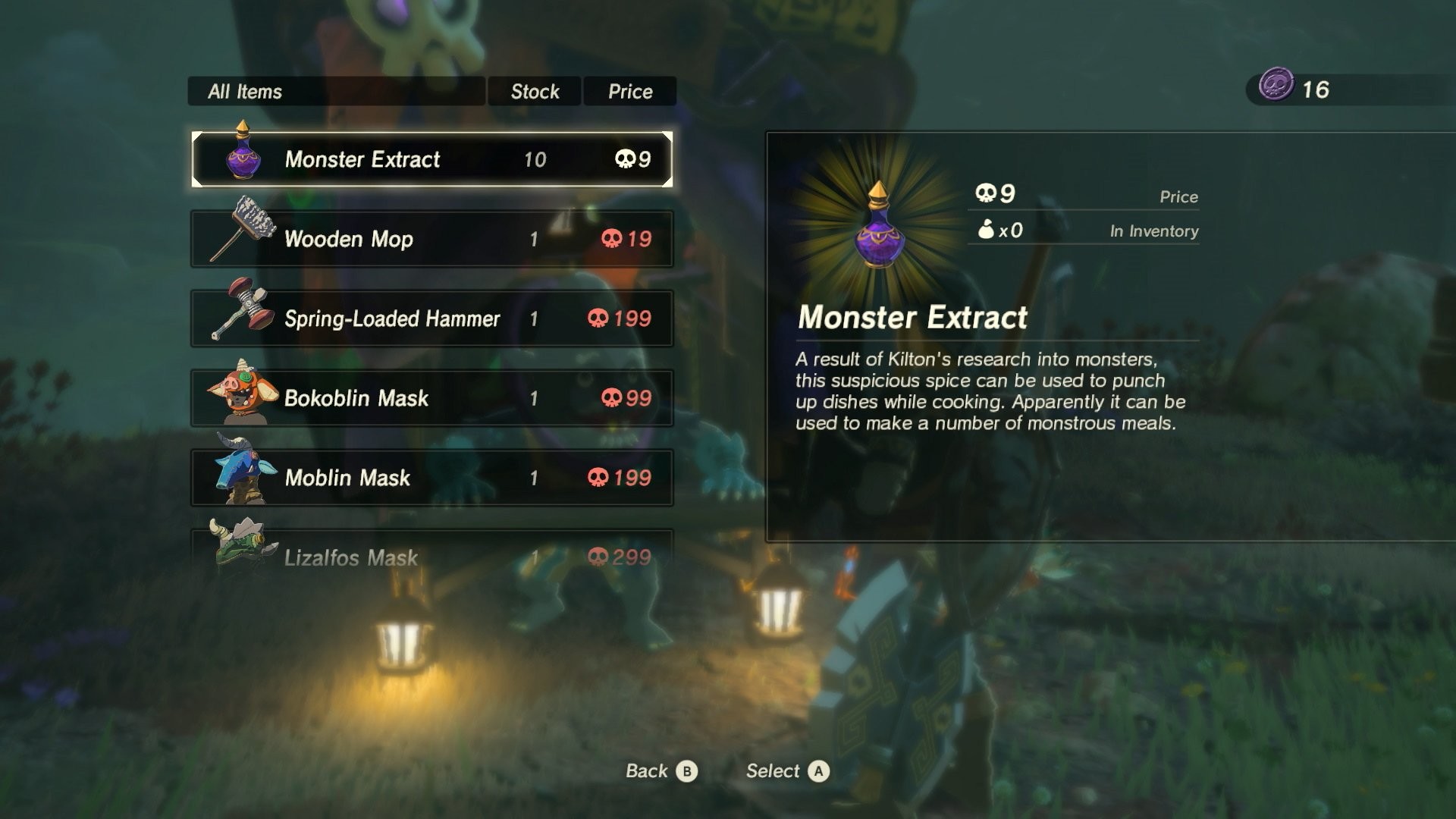1456x819 pixels.
Task: Click the highlighted Monster Extract row
Action: coord(432,160)
